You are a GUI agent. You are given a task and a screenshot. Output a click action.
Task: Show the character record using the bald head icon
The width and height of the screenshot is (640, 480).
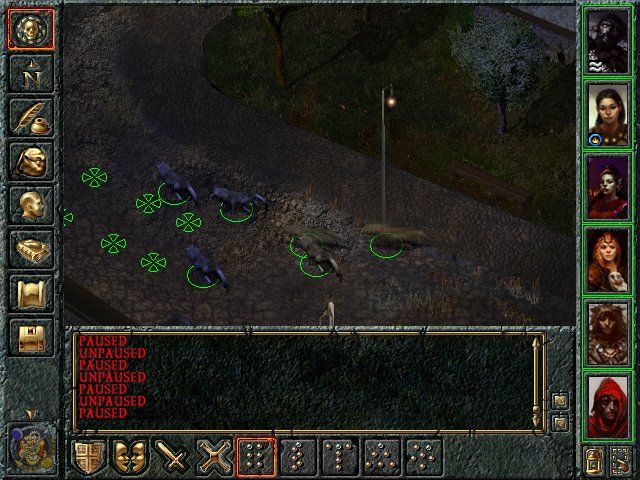29,204
